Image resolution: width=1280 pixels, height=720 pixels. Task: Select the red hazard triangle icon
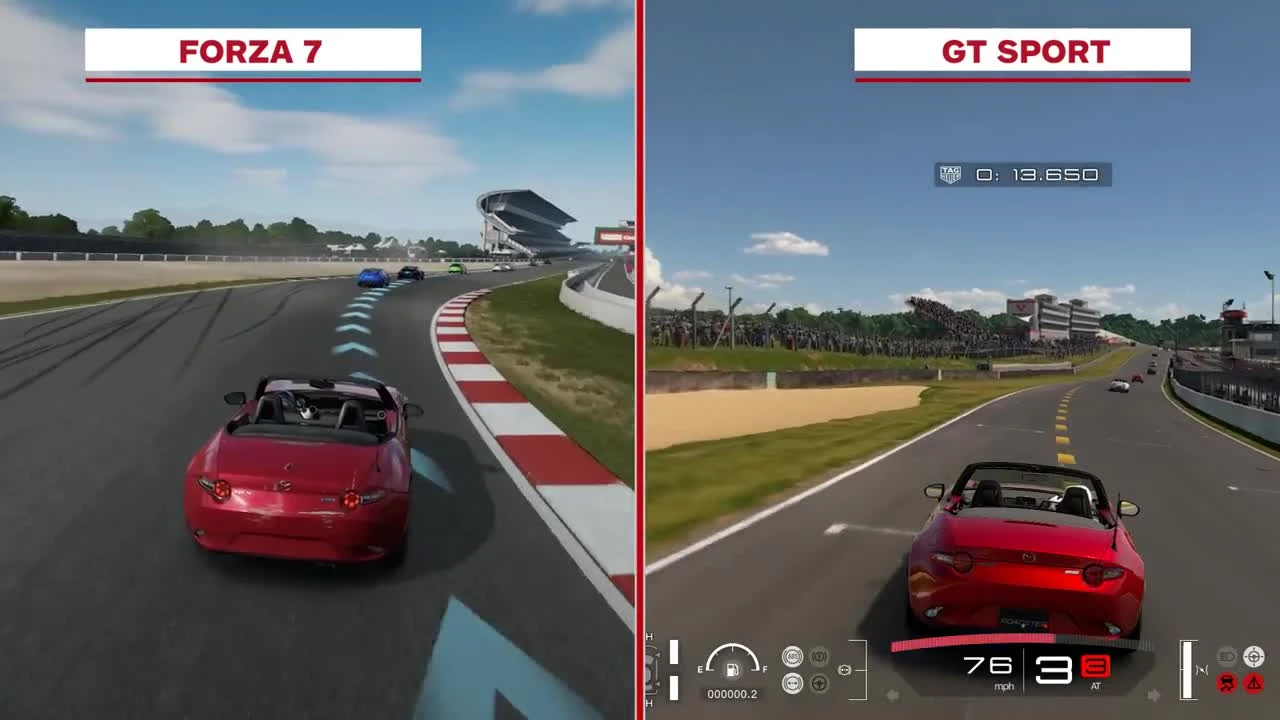pyautogui.click(x=1254, y=682)
